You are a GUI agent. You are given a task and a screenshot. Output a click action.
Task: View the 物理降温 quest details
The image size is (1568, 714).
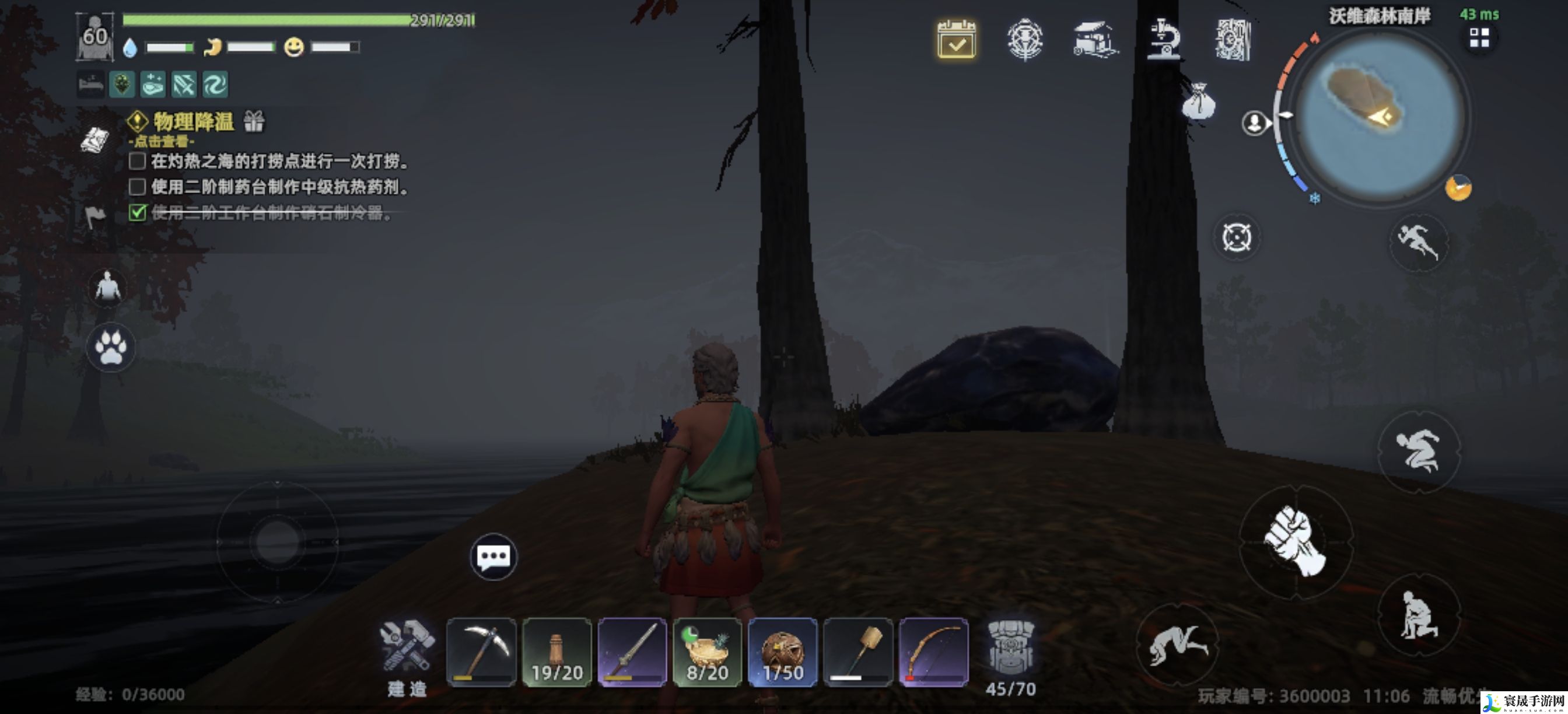point(193,123)
